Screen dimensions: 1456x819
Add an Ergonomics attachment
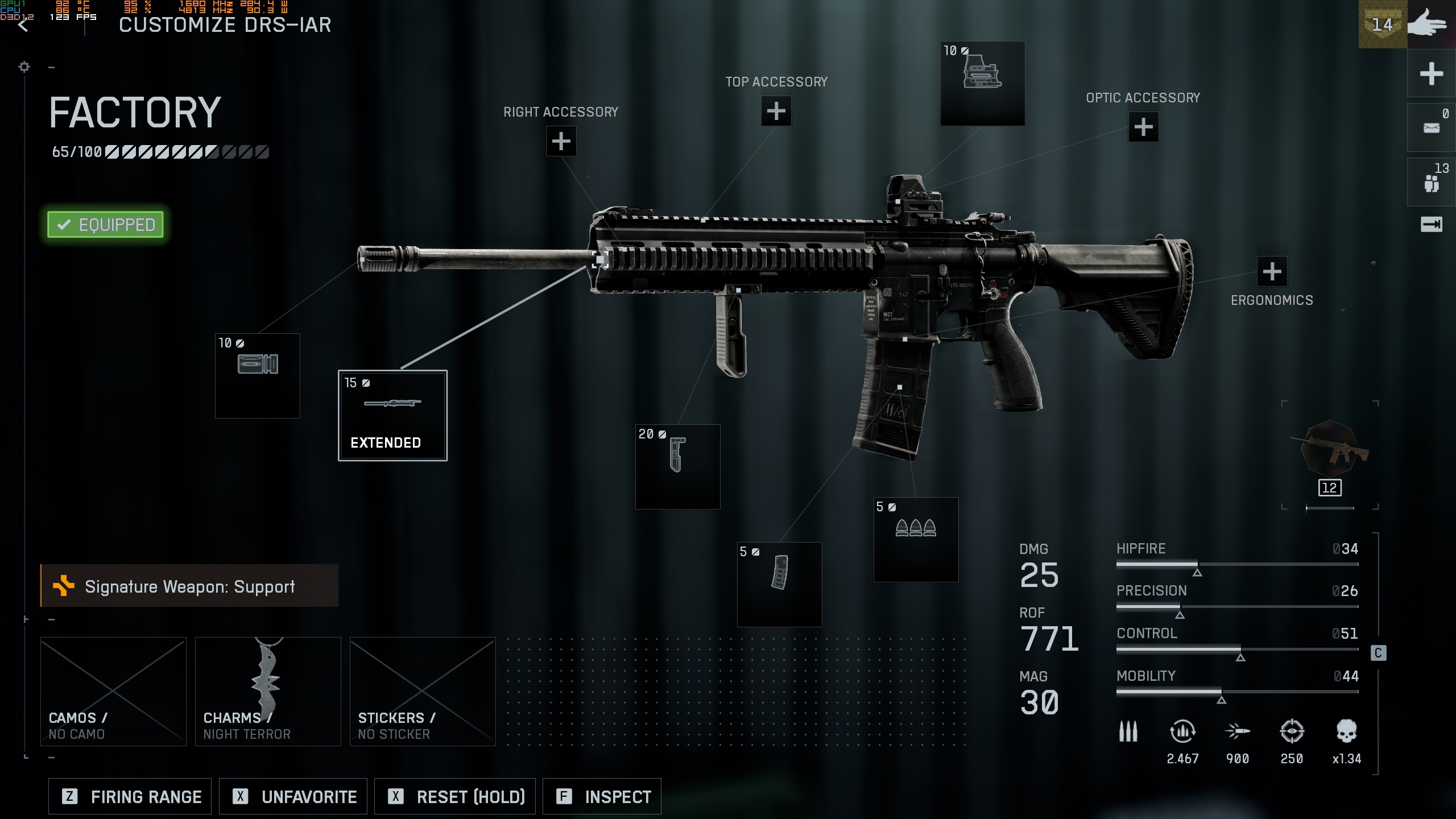pyautogui.click(x=1272, y=272)
